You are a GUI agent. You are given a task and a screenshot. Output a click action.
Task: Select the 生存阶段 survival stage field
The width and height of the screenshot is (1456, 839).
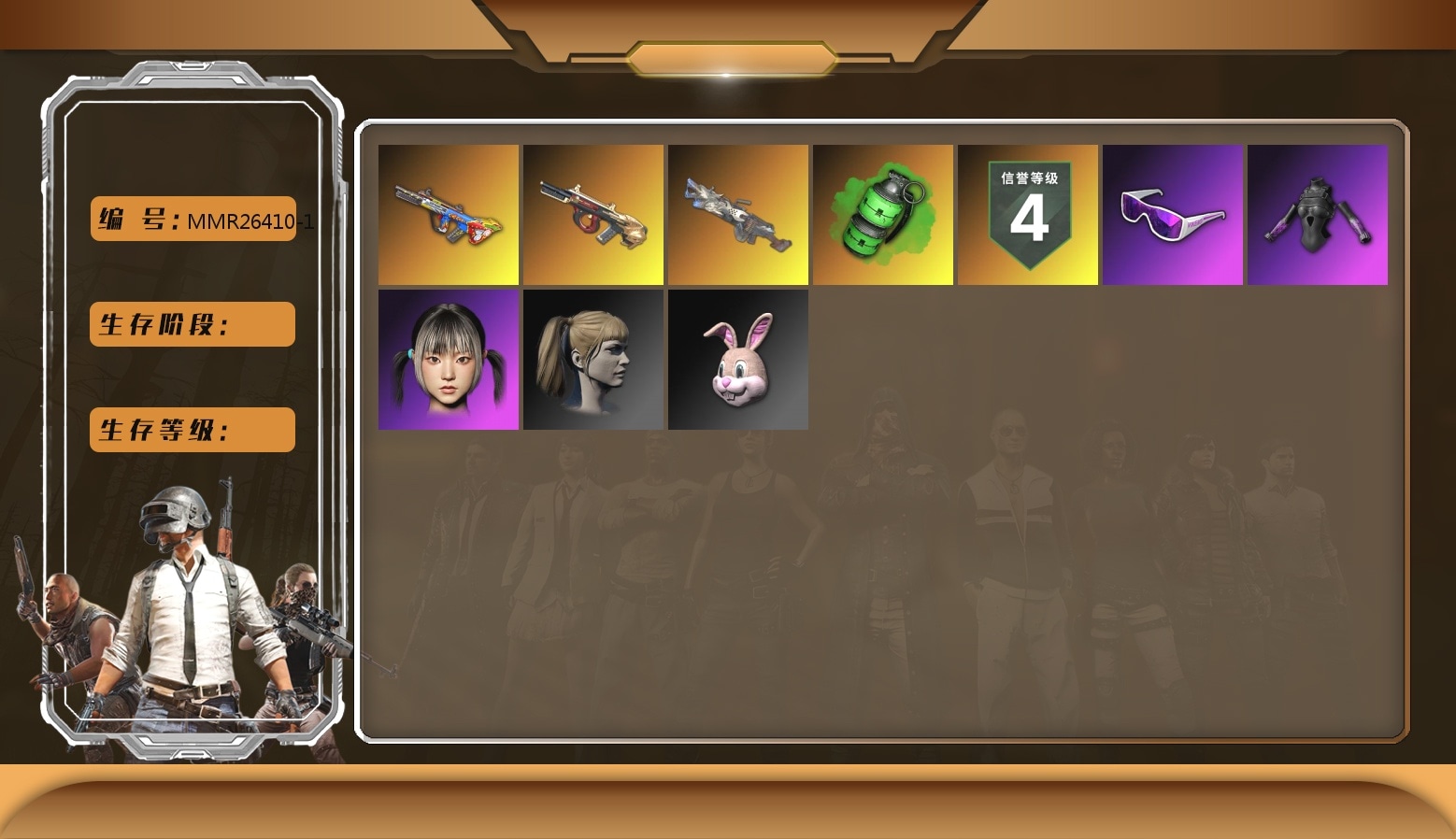coord(192,324)
